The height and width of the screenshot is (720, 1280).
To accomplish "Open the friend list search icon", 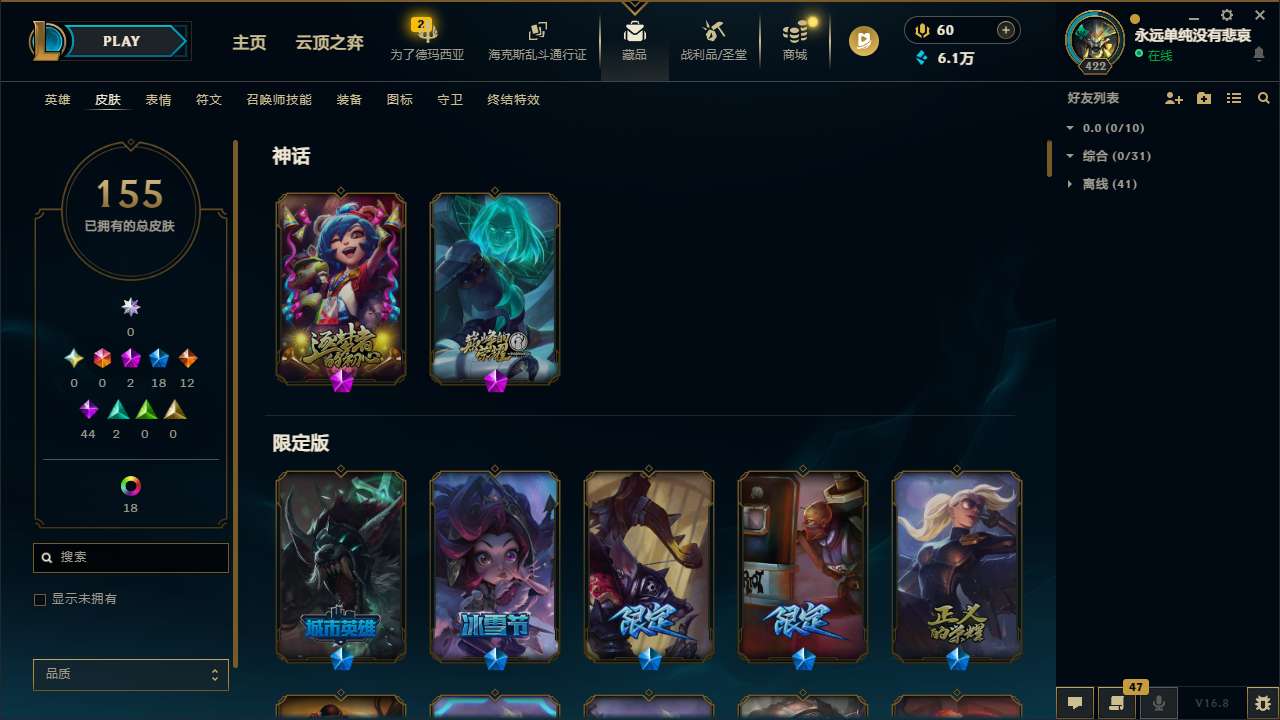I will pyautogui.click(x=1264, y=98).
